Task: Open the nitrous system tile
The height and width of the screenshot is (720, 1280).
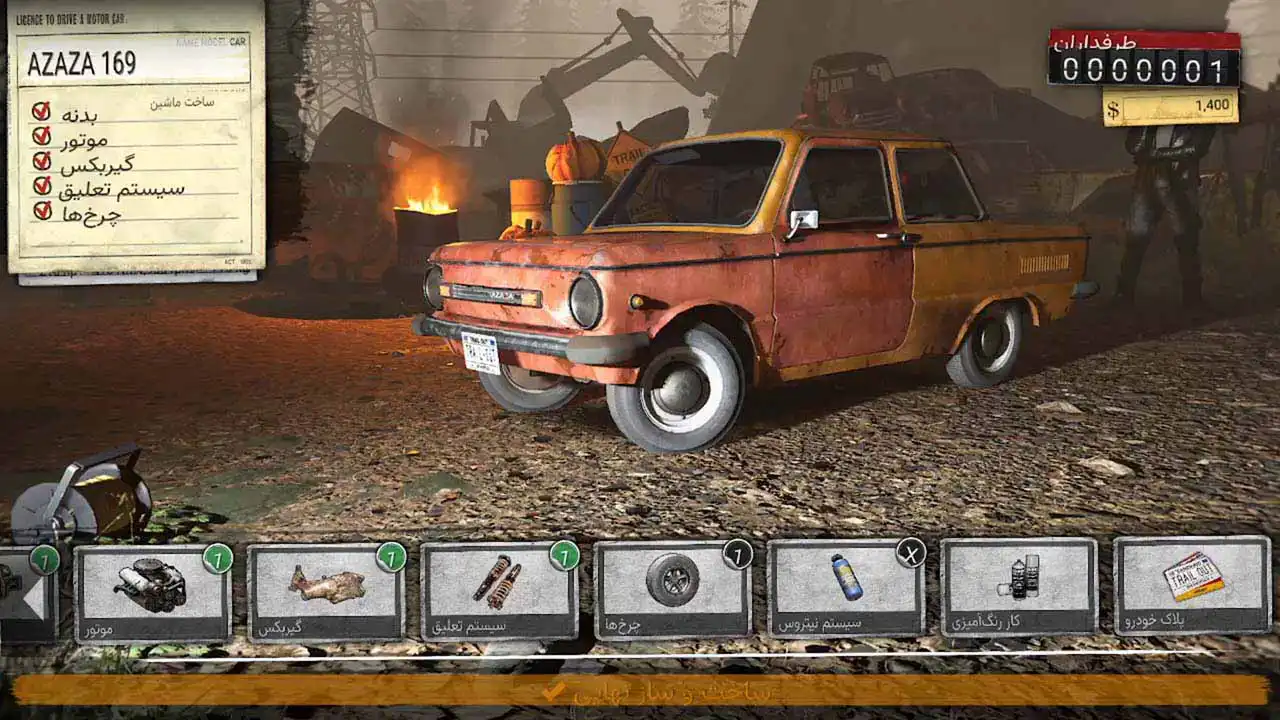Action: pyautogui.click(x=845, y=588)
